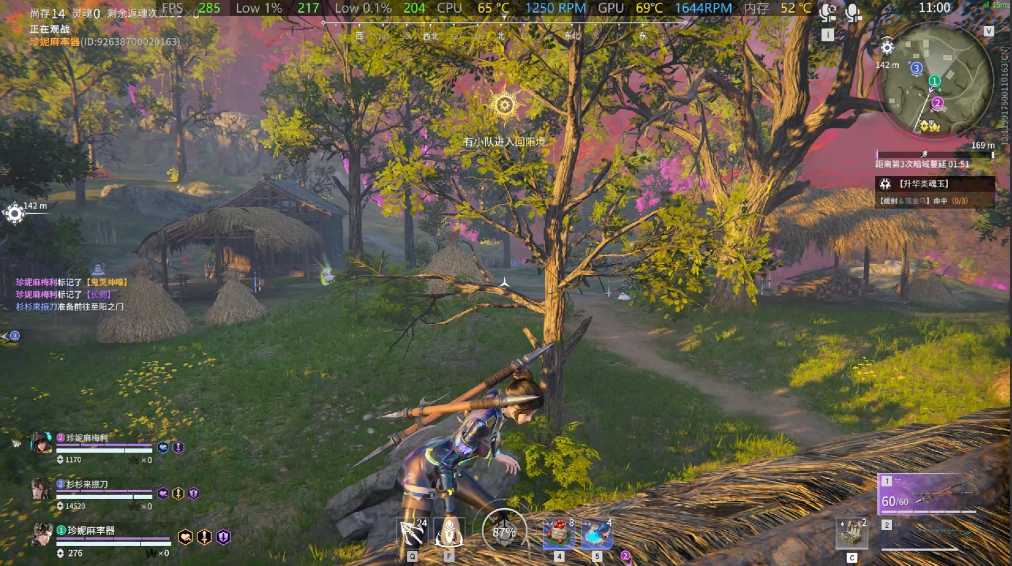Click the purple number 2 teammate marker on minimap
1012x566 pixels.
(937, 102)
